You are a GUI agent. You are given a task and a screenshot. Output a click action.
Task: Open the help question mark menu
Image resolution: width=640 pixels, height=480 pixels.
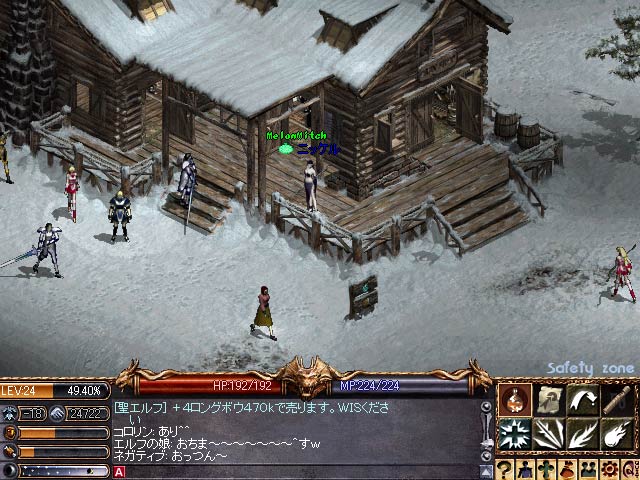(x=505, y=469)
